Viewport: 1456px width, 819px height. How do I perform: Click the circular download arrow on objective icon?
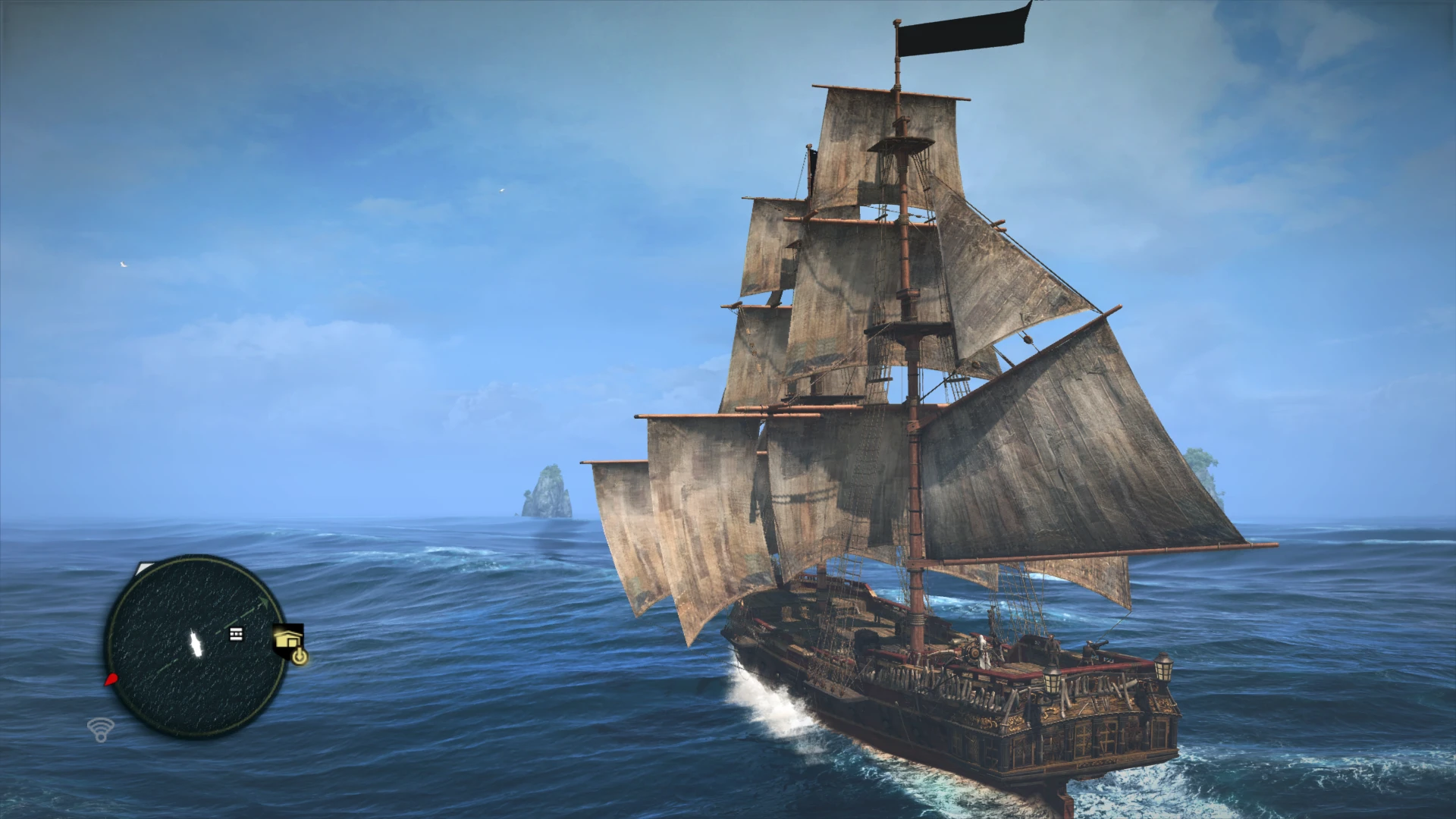click(301, 656)
